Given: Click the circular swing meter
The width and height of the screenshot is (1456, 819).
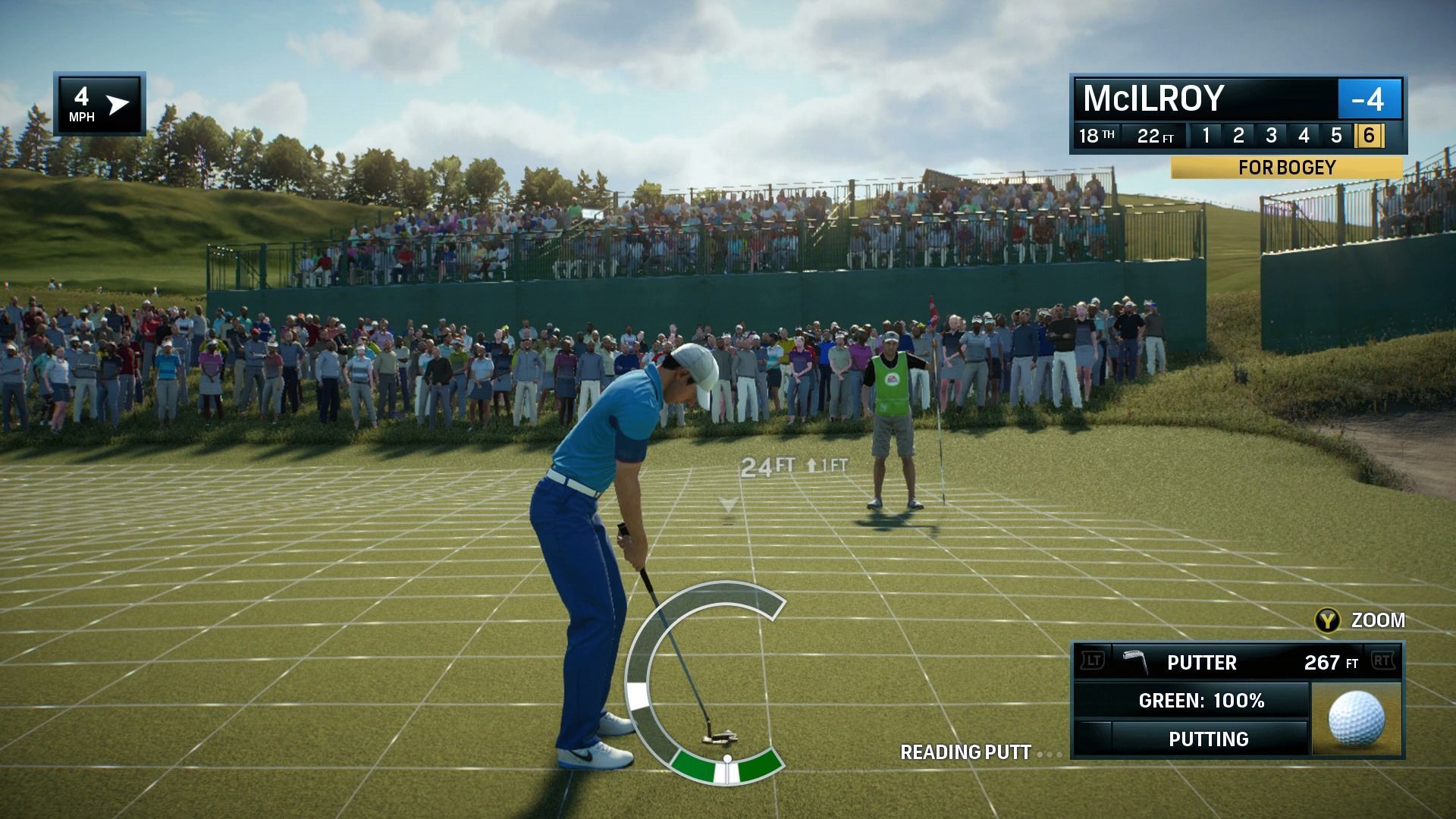Looking at the screenshot, I should point(705,682).
